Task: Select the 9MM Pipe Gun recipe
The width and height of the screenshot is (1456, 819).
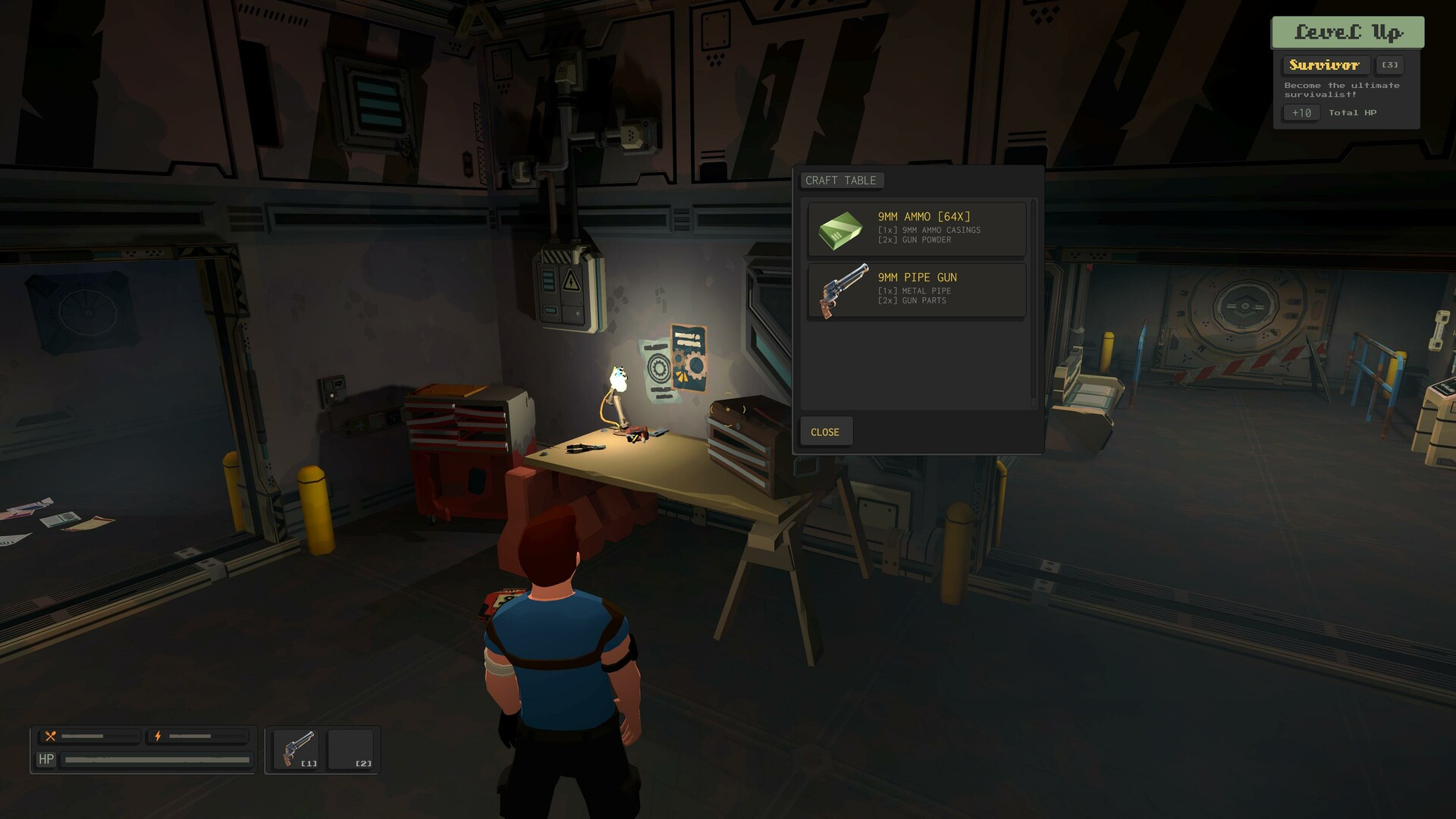Action: (916, 290)
